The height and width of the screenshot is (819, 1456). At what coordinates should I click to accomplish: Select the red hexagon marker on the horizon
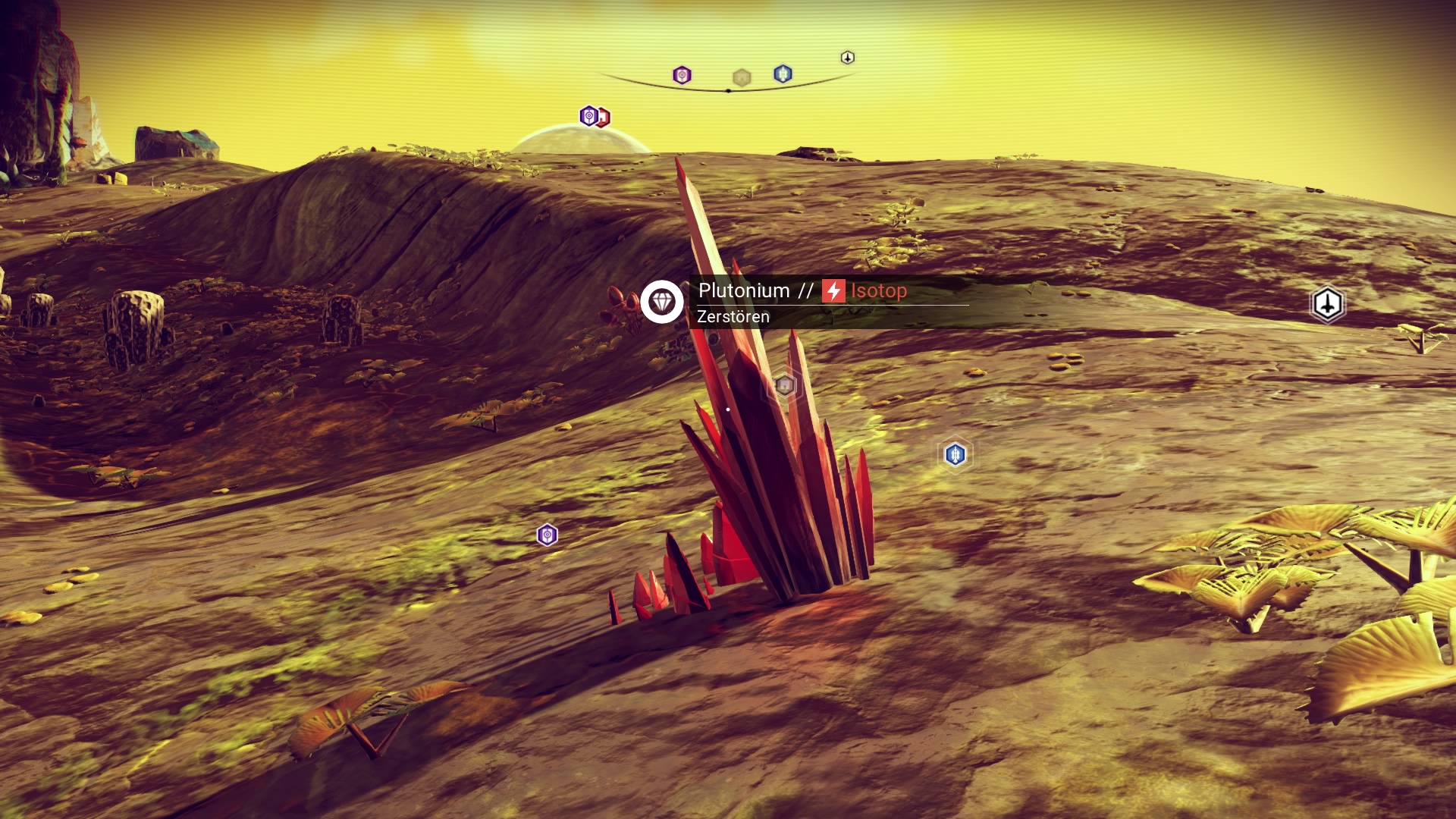point(604,118)
